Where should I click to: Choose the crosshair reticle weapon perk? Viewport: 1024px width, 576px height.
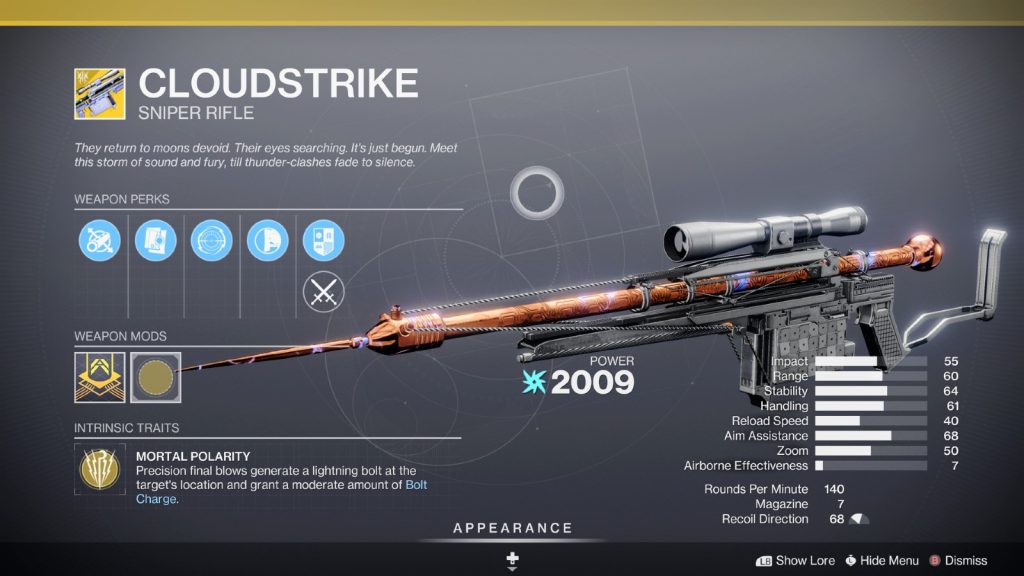coord(212,240)
